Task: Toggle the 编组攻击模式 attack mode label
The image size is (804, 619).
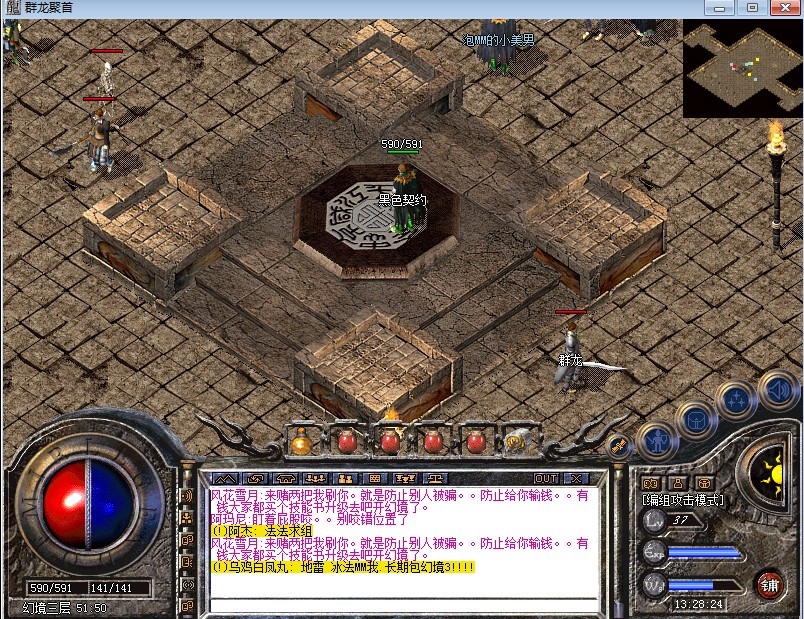Action: [683, 500]
